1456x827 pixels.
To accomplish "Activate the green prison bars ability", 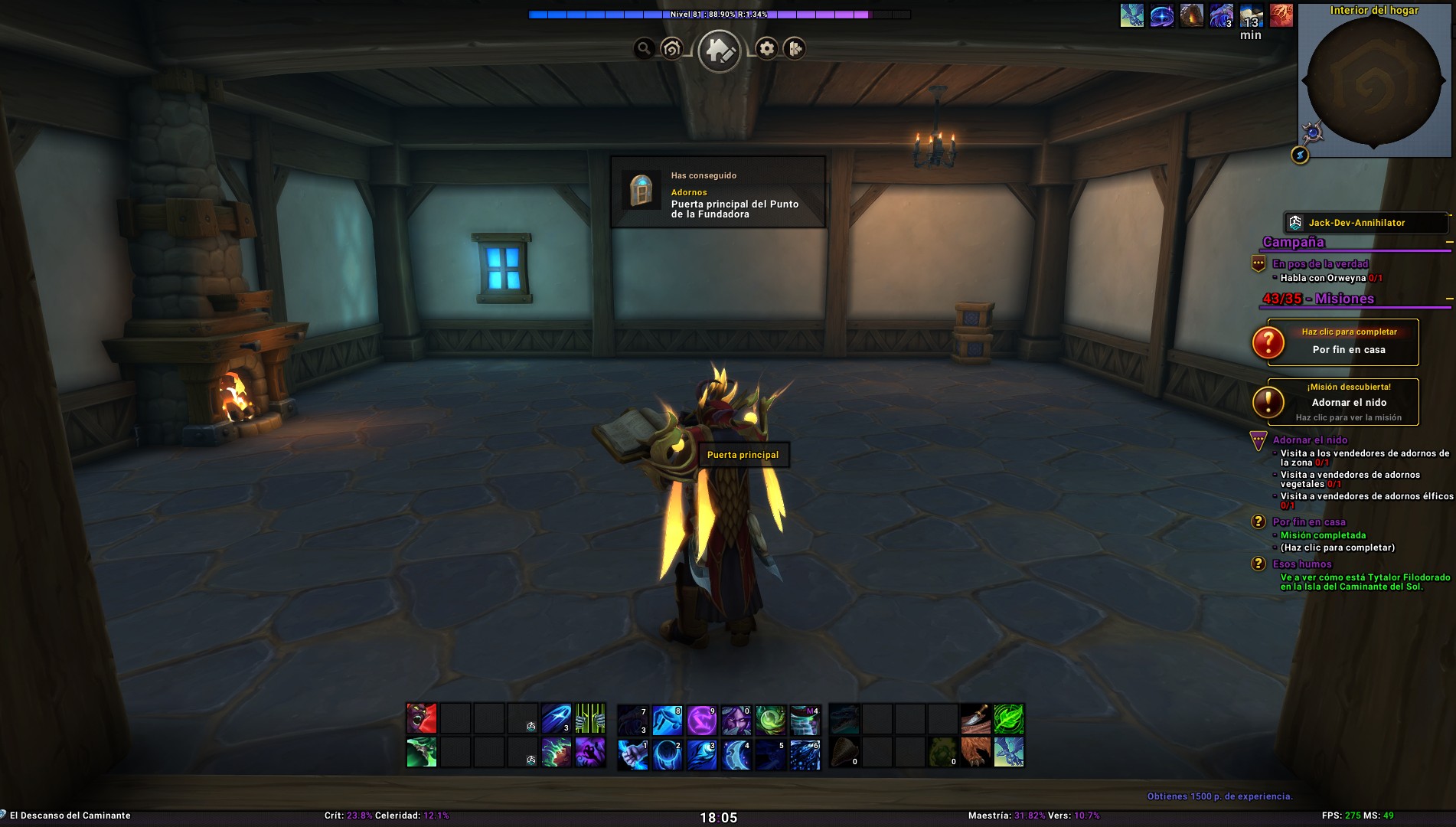I will coord(590,719).
